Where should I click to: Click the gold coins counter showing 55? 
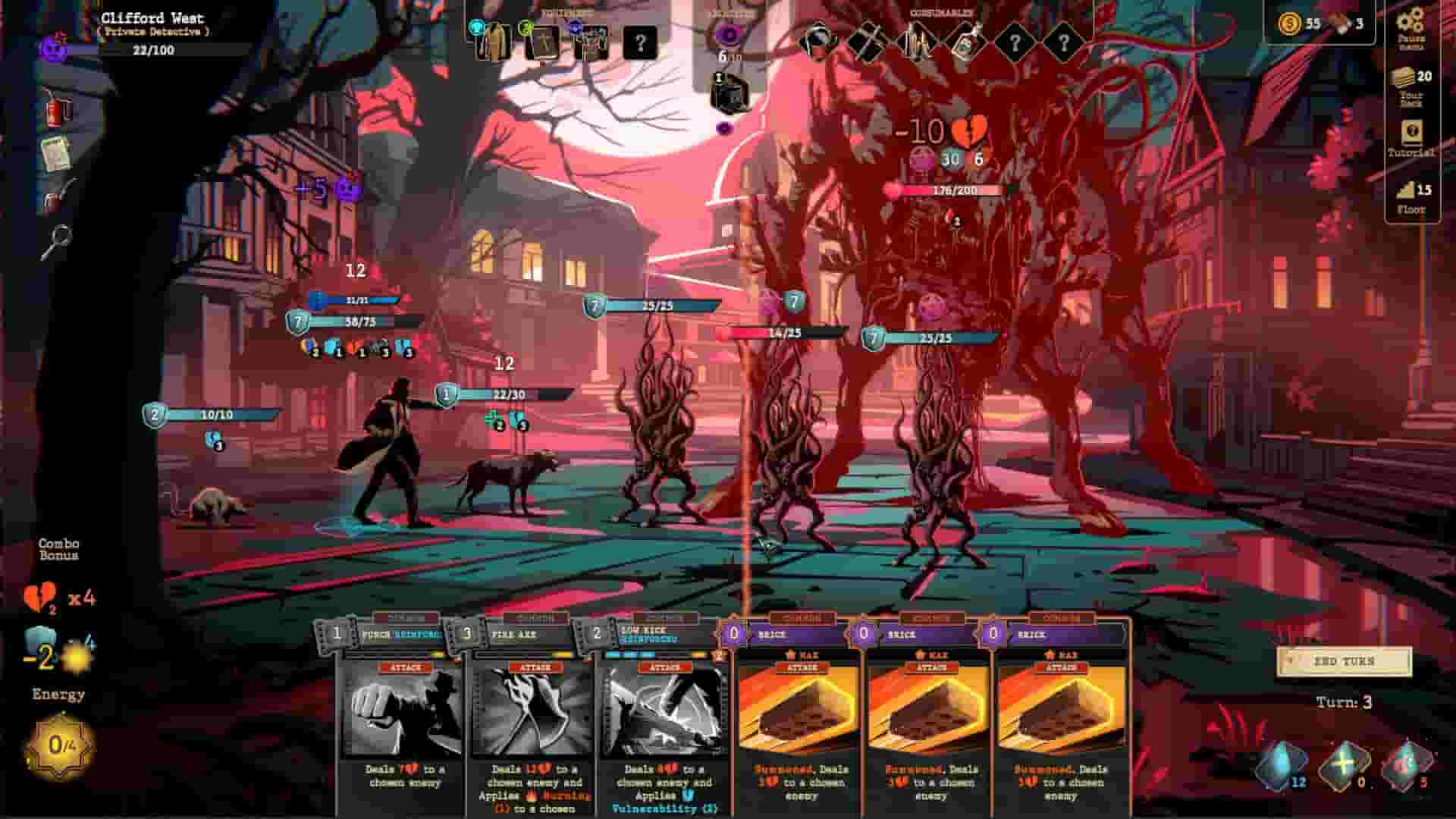click(1289, 24)
